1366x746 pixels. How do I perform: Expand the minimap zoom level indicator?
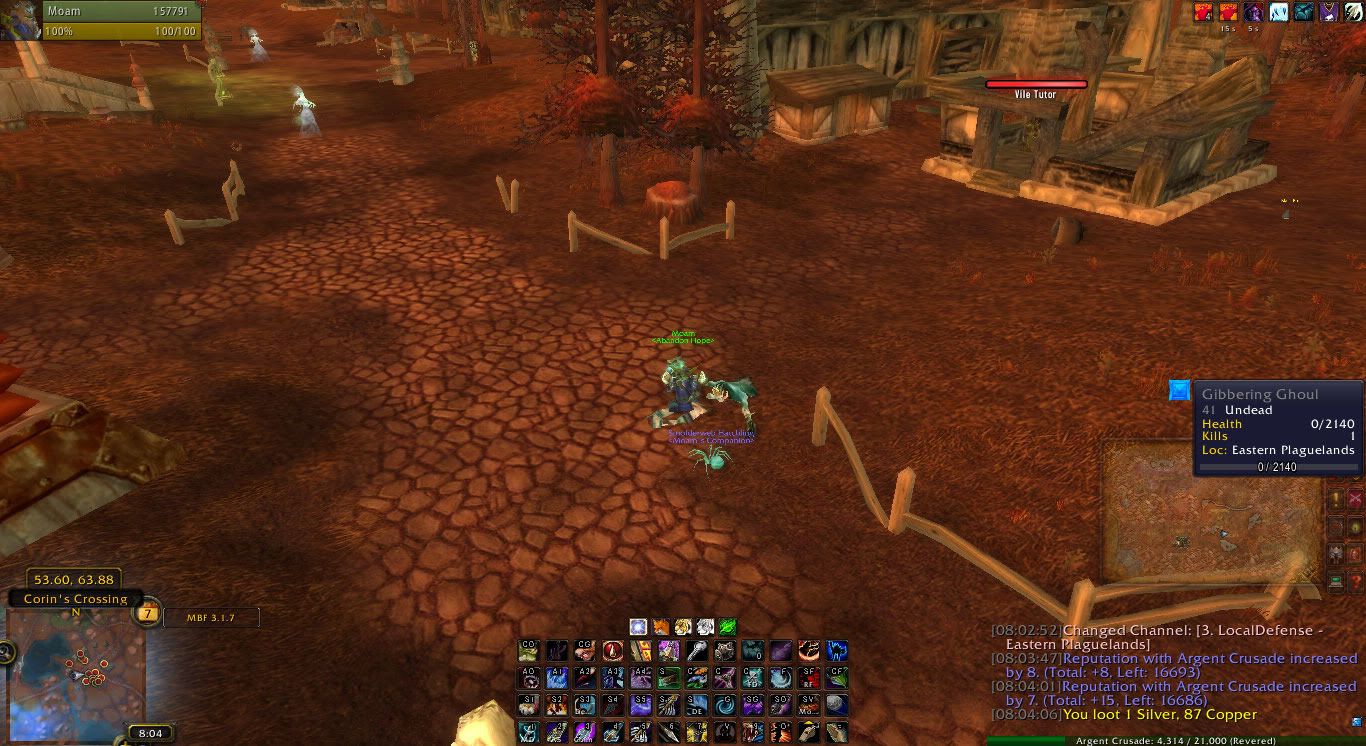click(148, 613)
